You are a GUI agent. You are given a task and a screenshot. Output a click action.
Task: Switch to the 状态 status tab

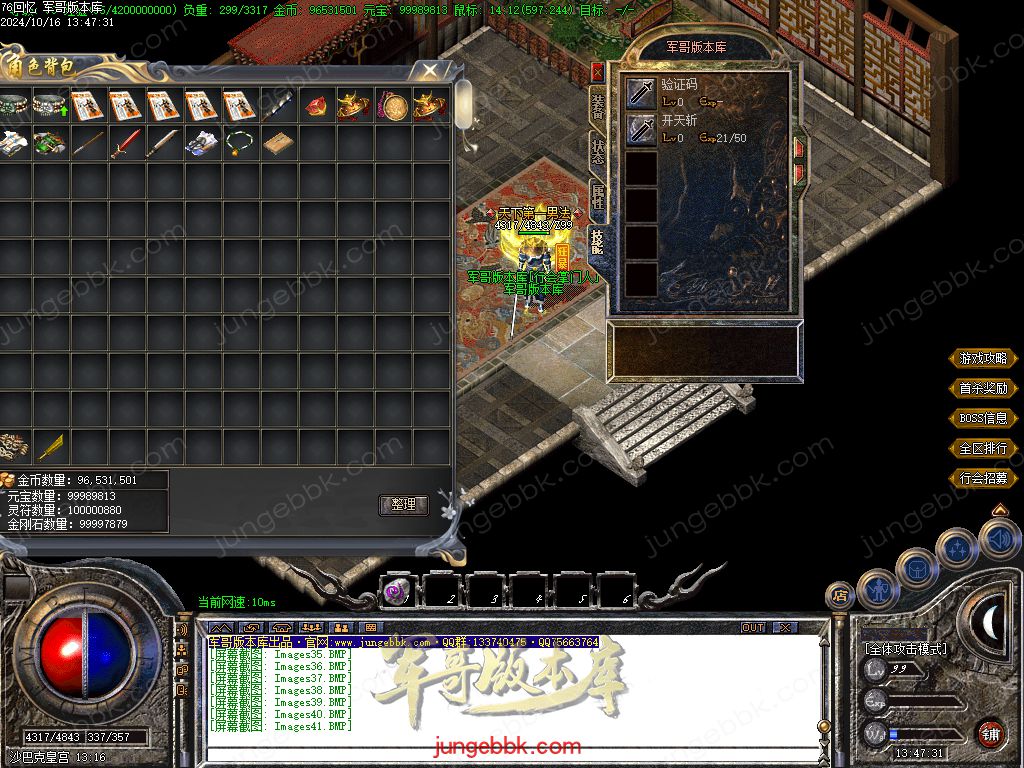[x=597, y=151]
